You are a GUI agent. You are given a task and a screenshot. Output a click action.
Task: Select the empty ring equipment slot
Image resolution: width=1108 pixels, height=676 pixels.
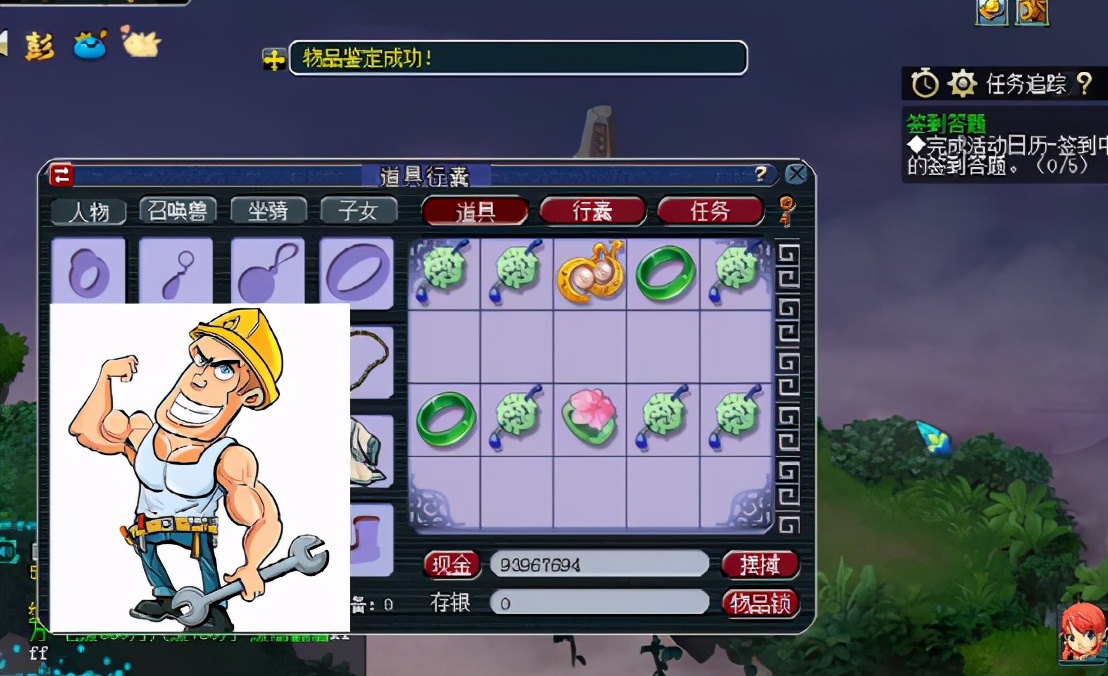358,271
